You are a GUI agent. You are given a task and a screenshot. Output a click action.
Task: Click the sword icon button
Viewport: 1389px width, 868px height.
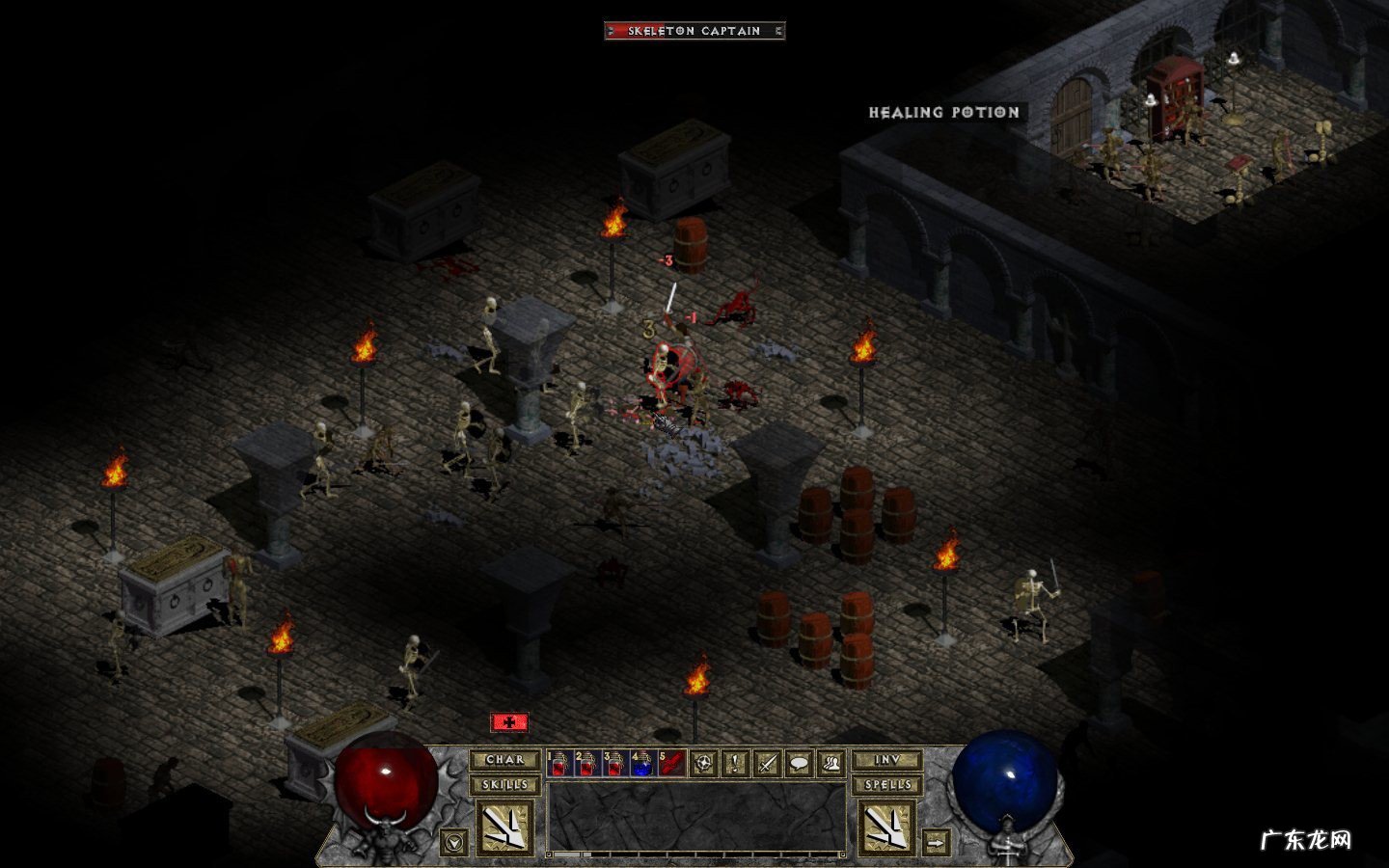tap(768, 764)
